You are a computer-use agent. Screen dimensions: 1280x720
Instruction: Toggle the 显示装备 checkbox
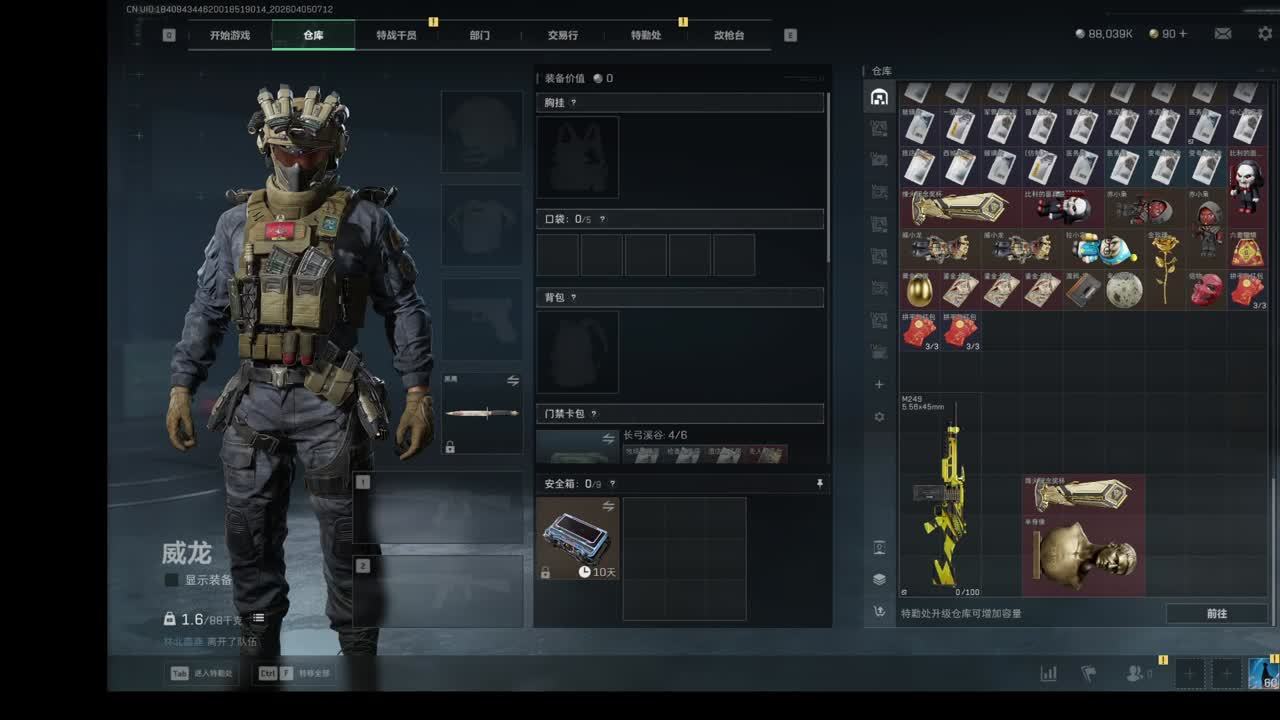(x=172, y=580)
